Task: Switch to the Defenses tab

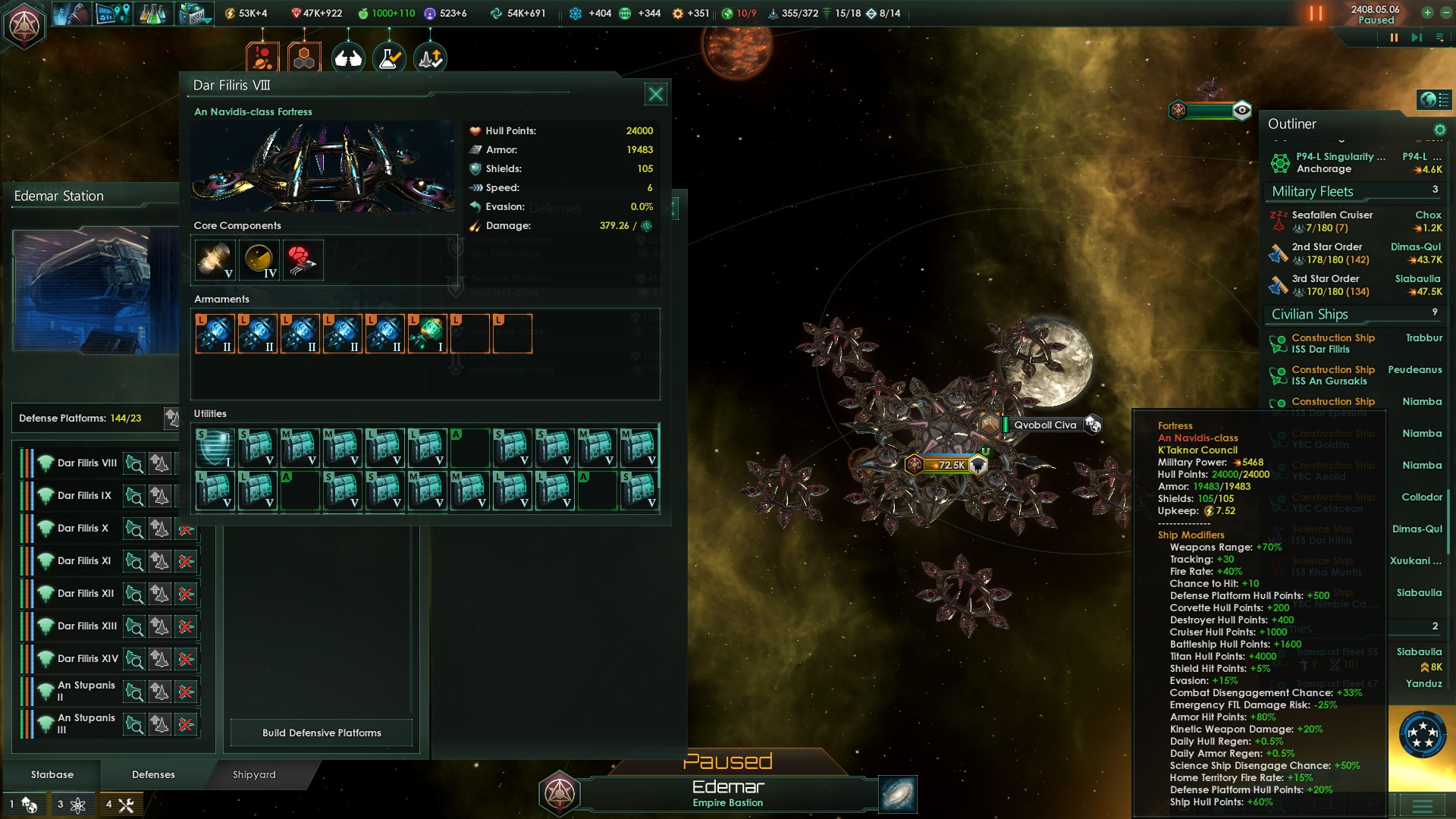Action: [x=152, y=774]
